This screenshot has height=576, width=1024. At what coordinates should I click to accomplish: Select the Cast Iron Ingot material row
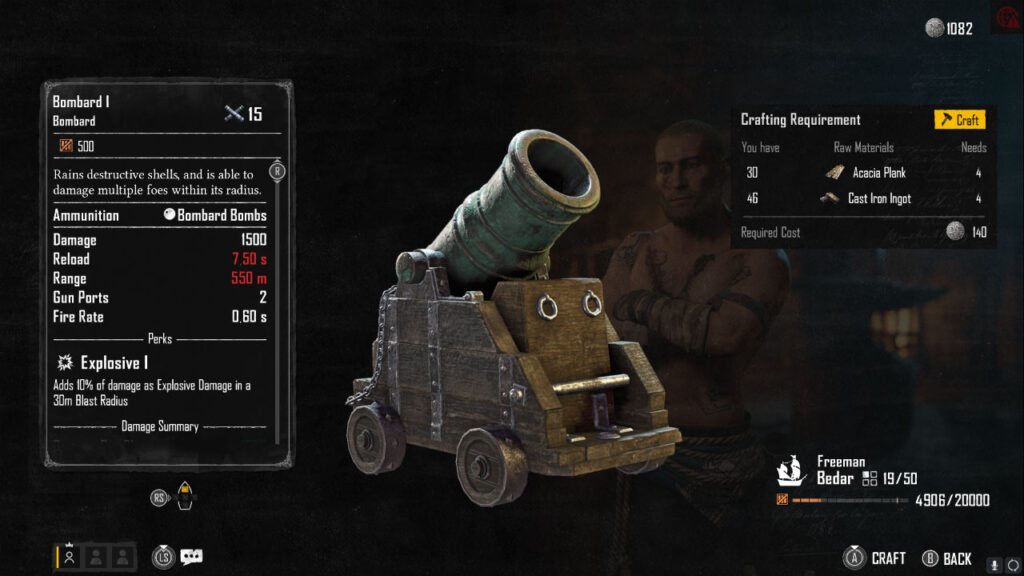click(864, 199)
